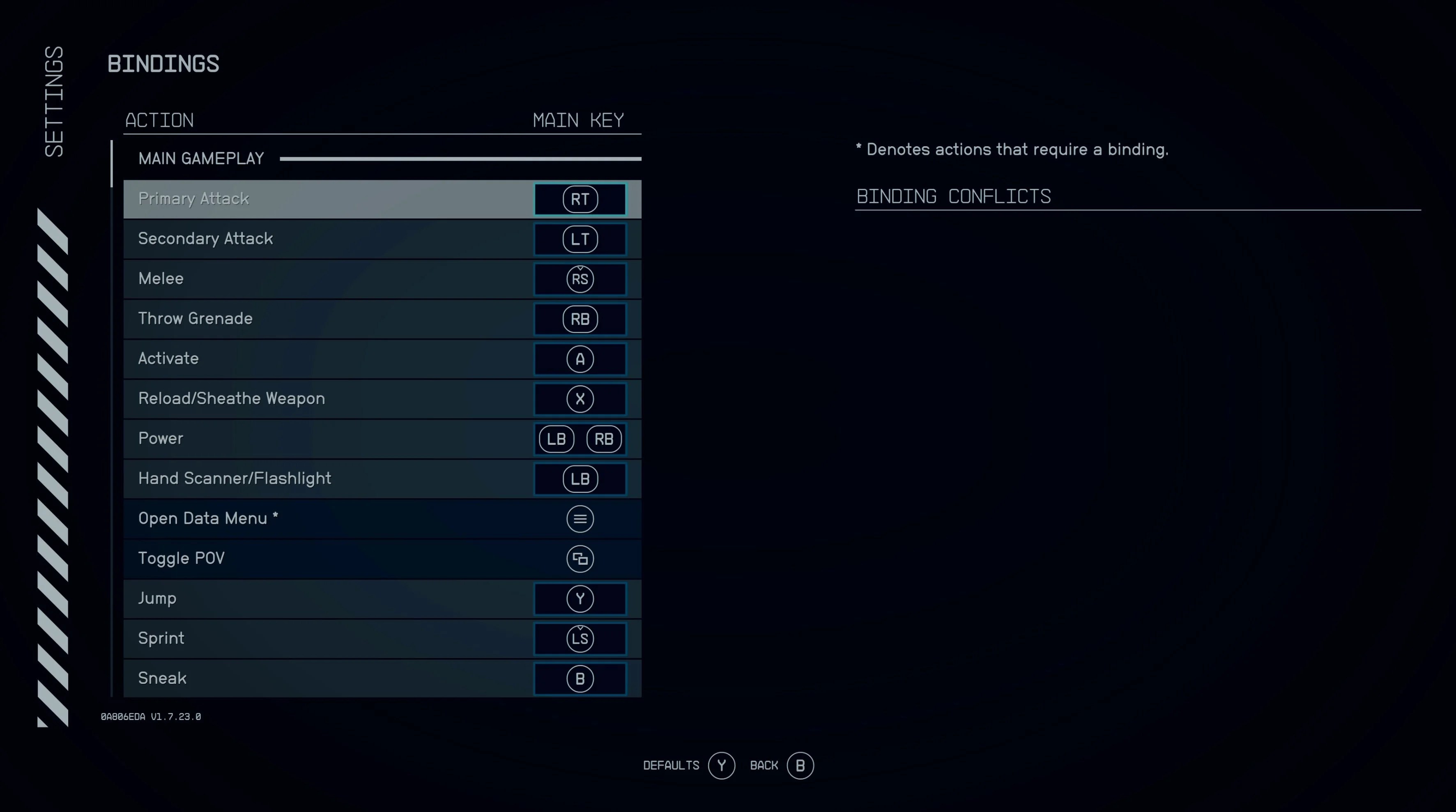Screen dimensions: 1456x812
Task: Select the LS binding for Sprint
Action: (580, 639)
